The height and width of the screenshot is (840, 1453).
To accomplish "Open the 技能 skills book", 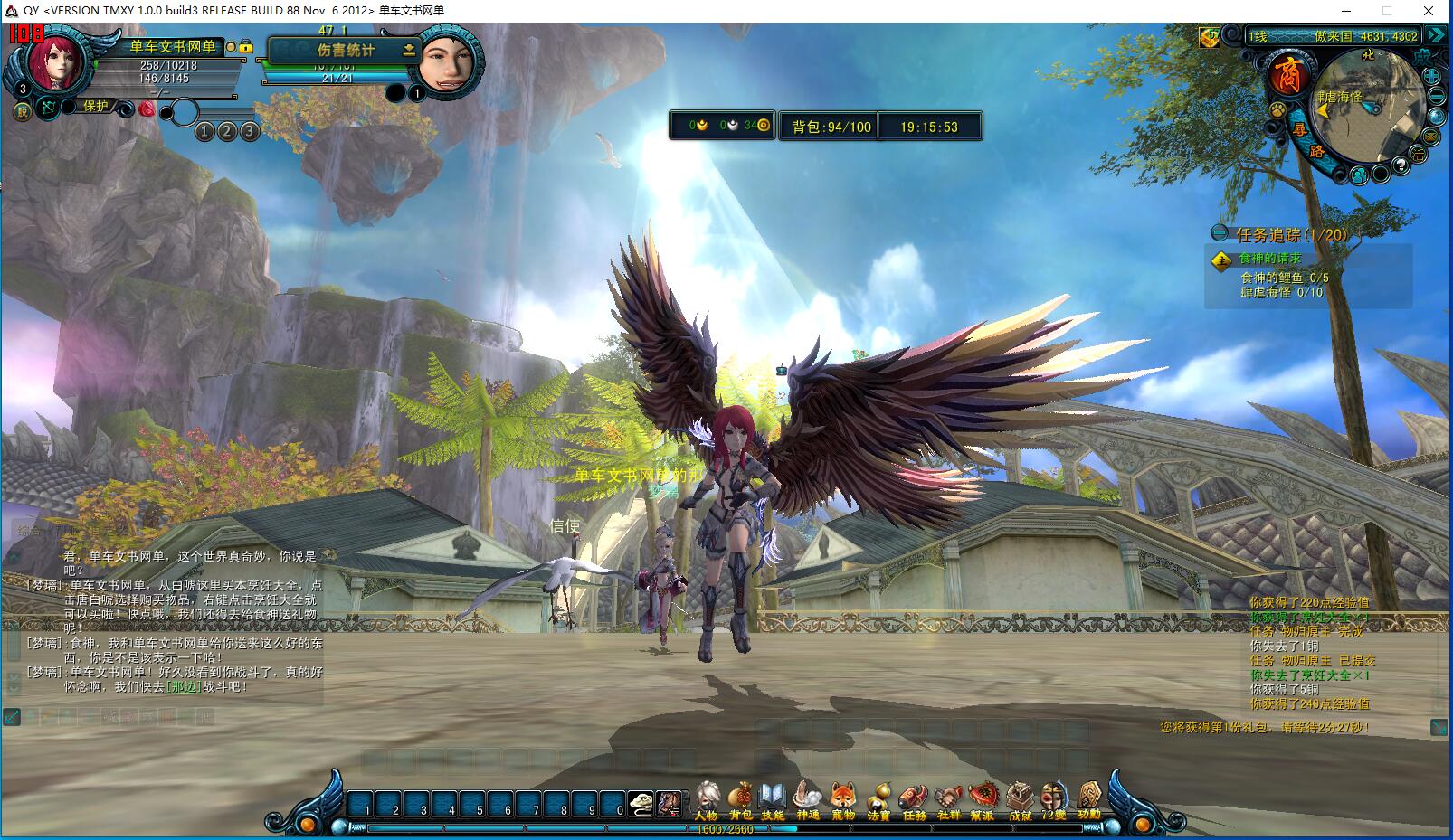I will 772,801.
